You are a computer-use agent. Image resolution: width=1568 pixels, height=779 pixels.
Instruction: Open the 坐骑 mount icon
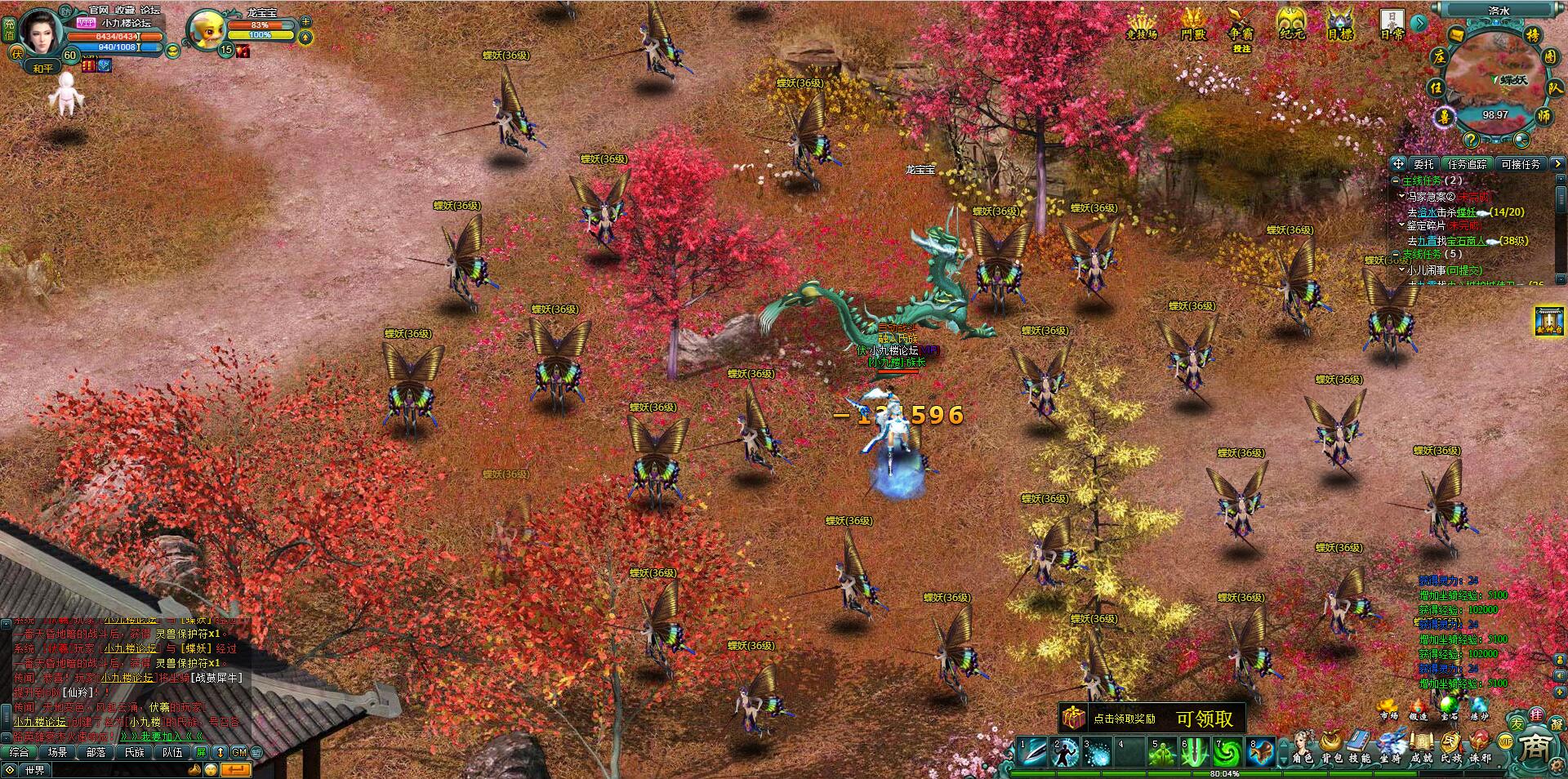coord(1392,740)
